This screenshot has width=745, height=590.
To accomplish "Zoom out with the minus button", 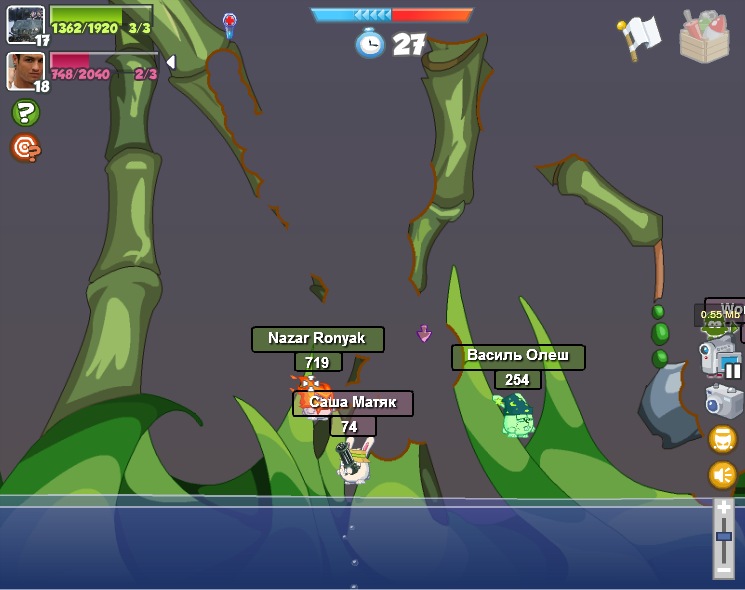I will (724, 570).
